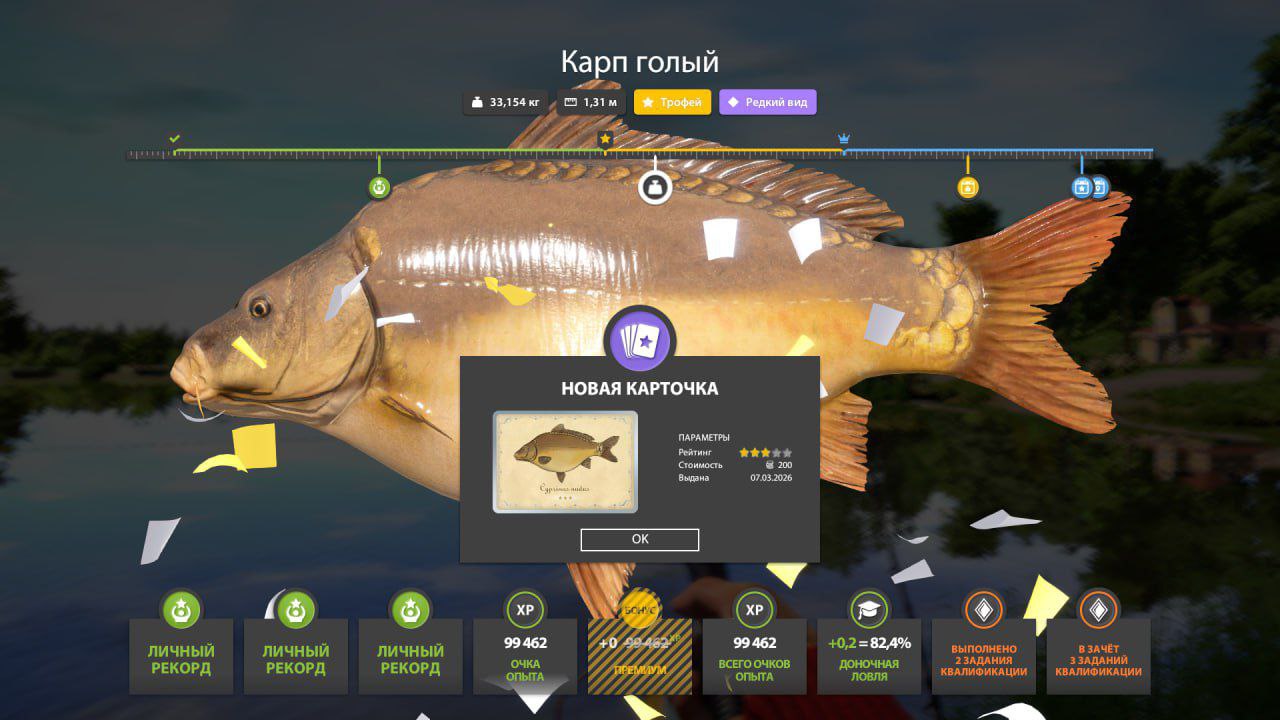This screenshot has width=1280, height=720.
Task: Click the purple Редкий вид badge
Action: click(x=767, y=102)
